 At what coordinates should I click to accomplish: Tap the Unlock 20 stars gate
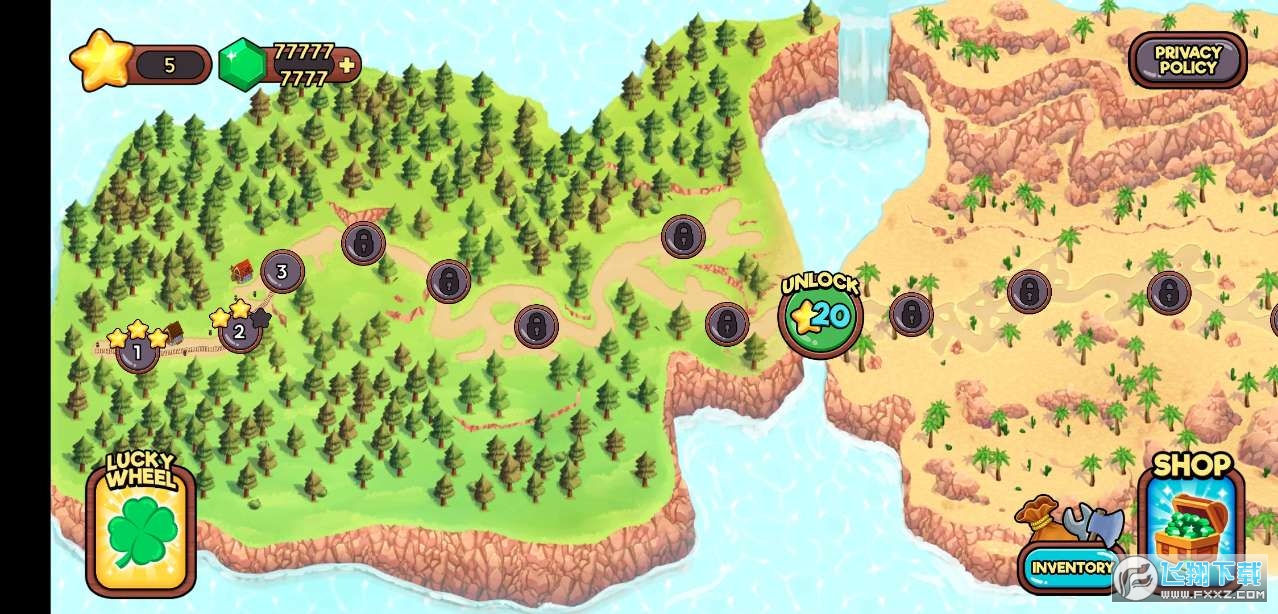820,316
